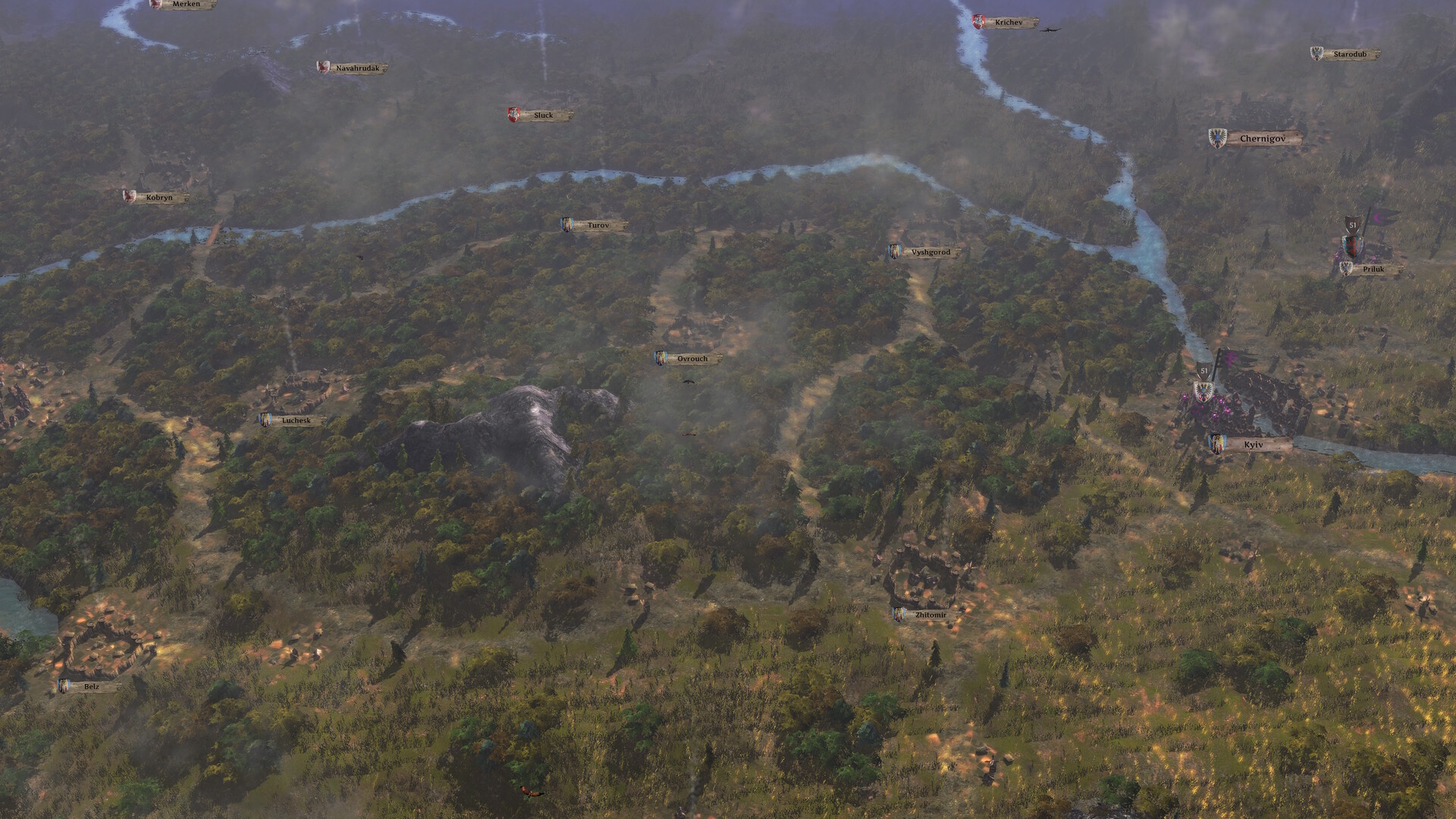Click the army flag numbered 51 near Priluk
Viewport: 1456px width, 819px height.
tap(1353, 224)
